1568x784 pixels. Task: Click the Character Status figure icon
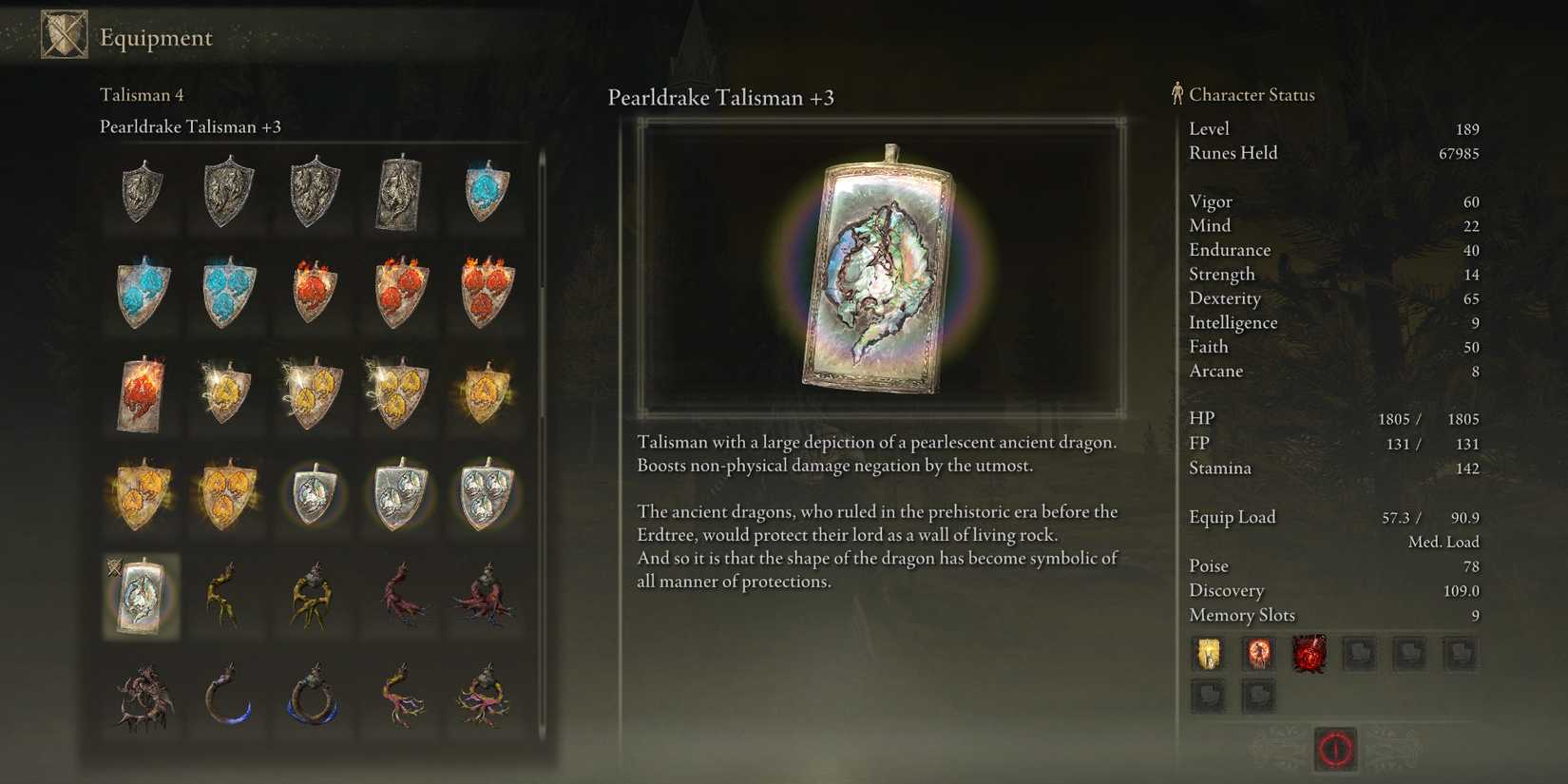click(1176, 93)
